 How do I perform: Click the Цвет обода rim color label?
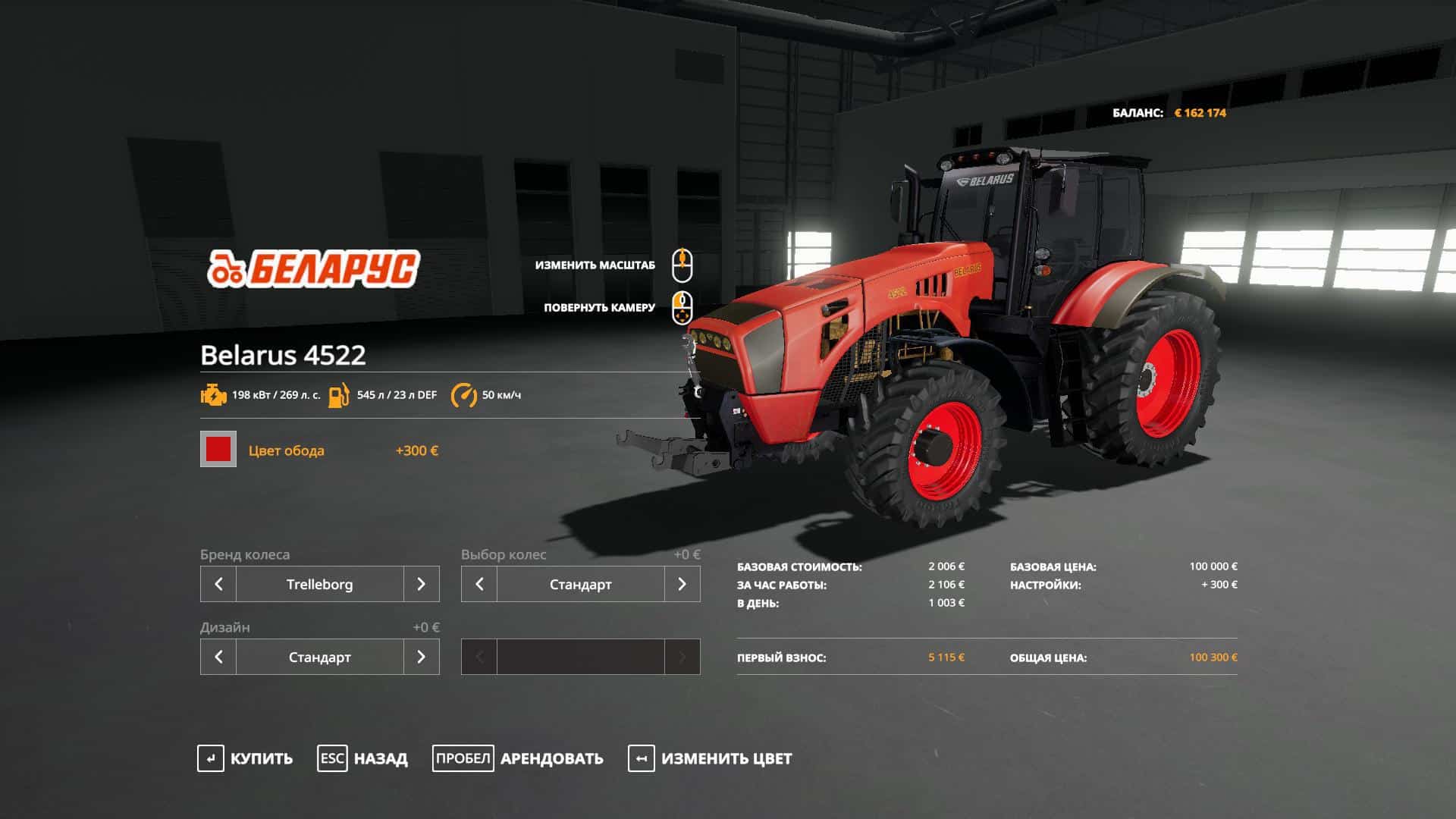tap(286, 450)
